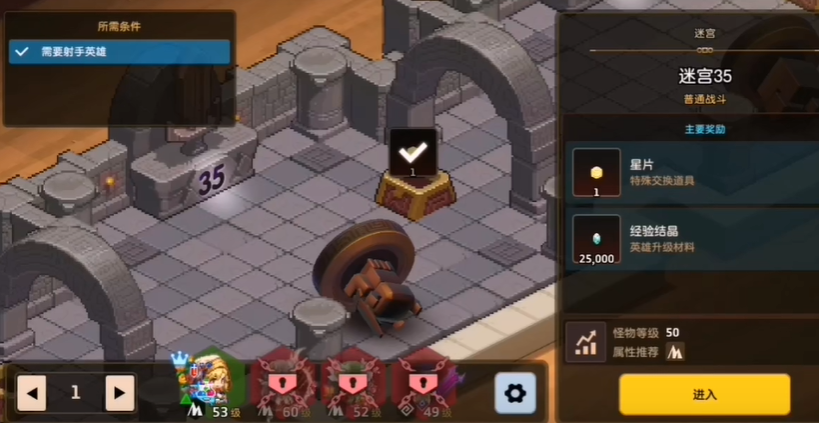Select the checkmark stage node on the pedestal

pyautogui.click(x=413, y=154)
